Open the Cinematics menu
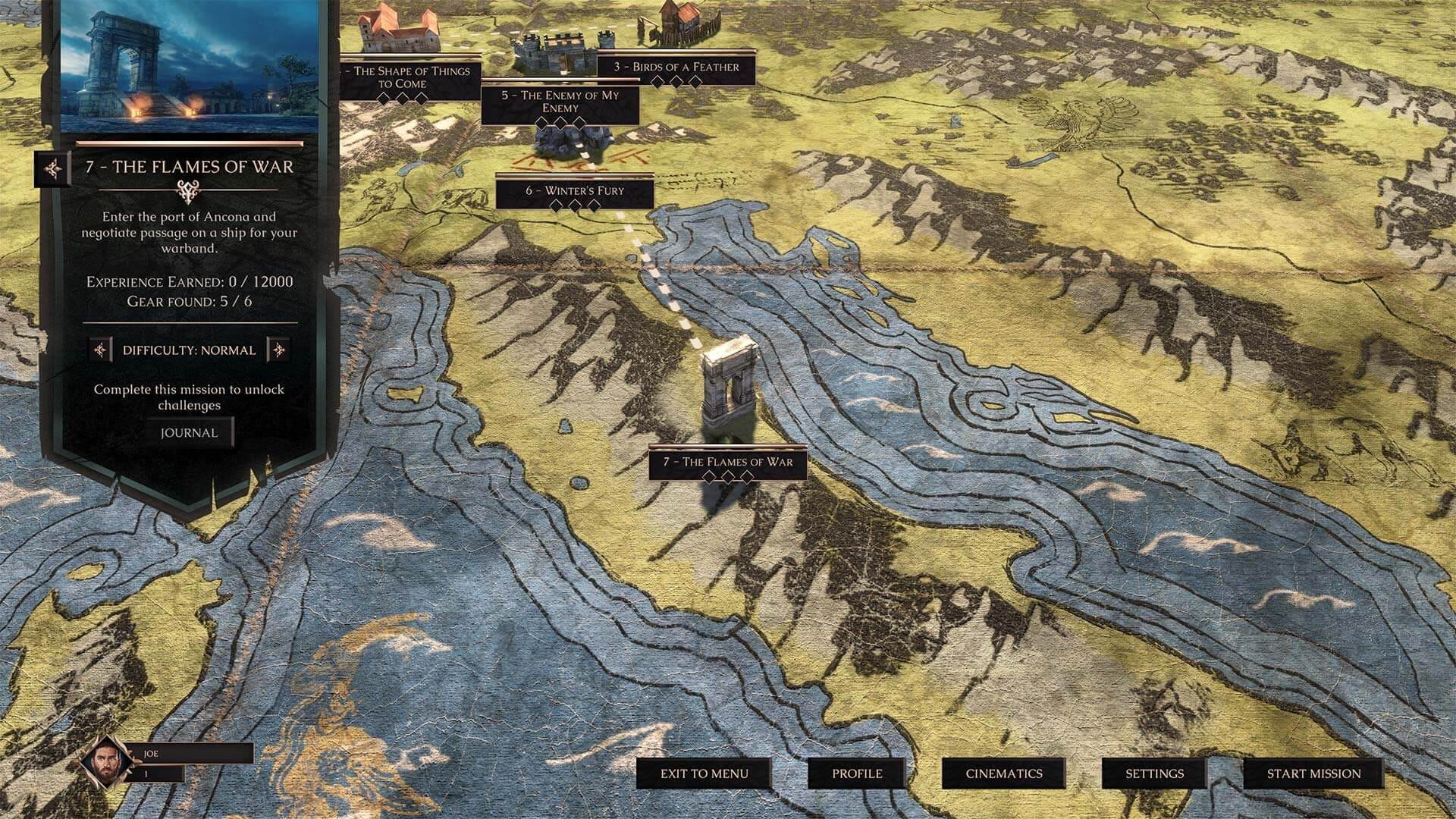The height and width of the screenshot is (819, 1456). (x=1003, y=775)
